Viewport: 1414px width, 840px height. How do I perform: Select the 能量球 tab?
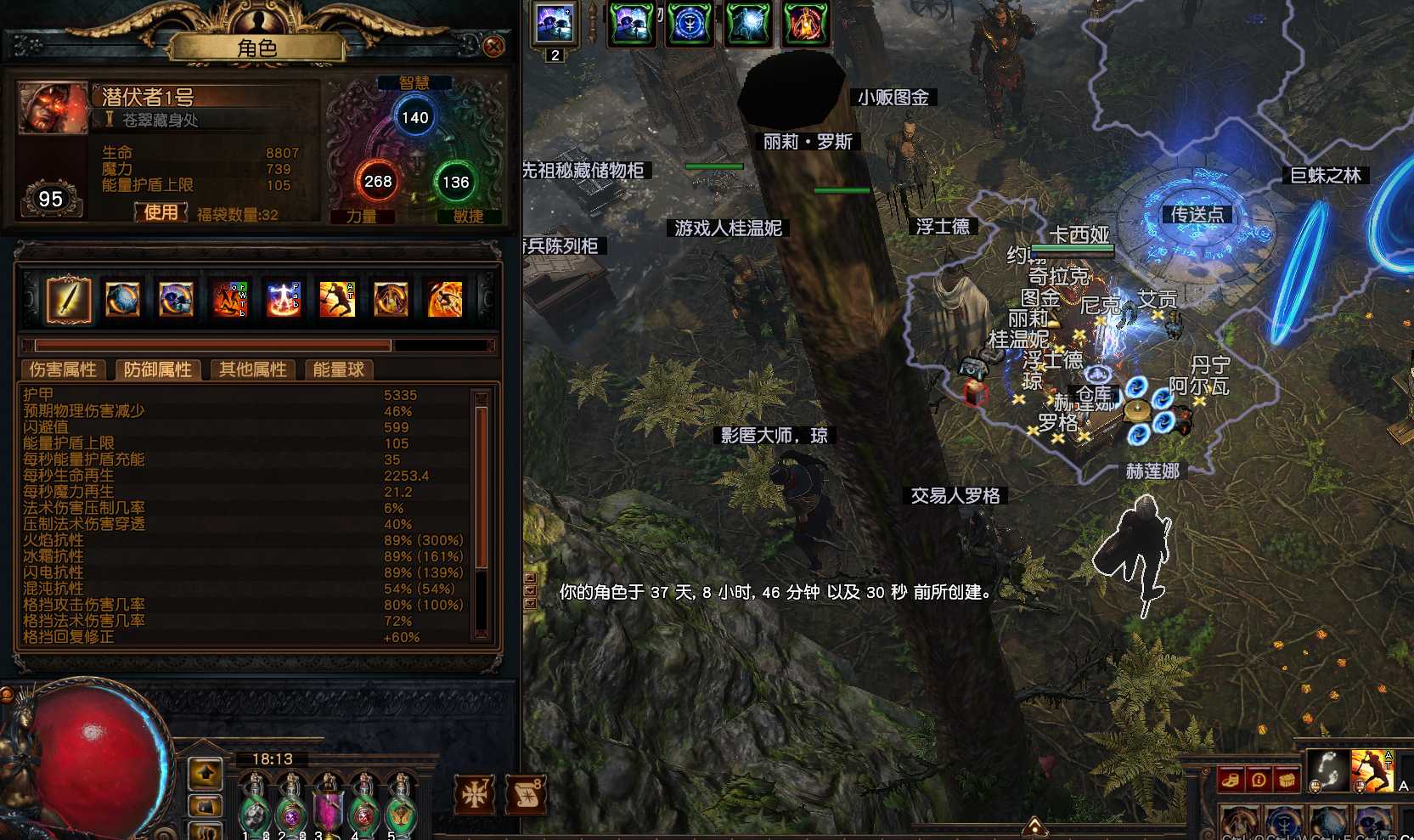(338, 369)
